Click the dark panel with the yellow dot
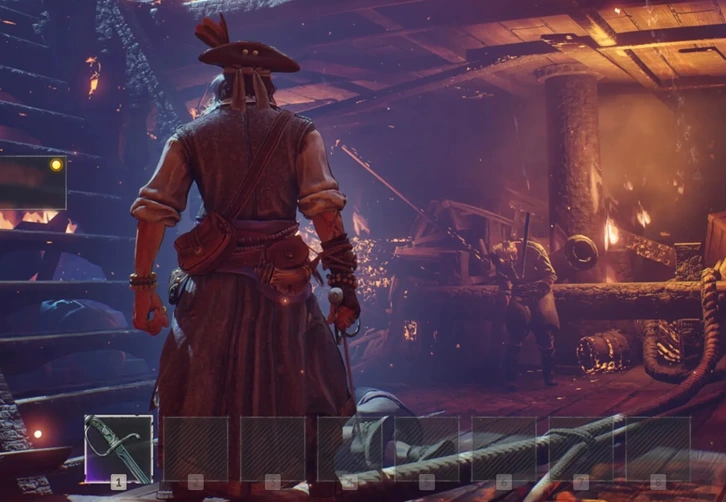This screenshot has height=502, width=726. [x=32, y=183]
